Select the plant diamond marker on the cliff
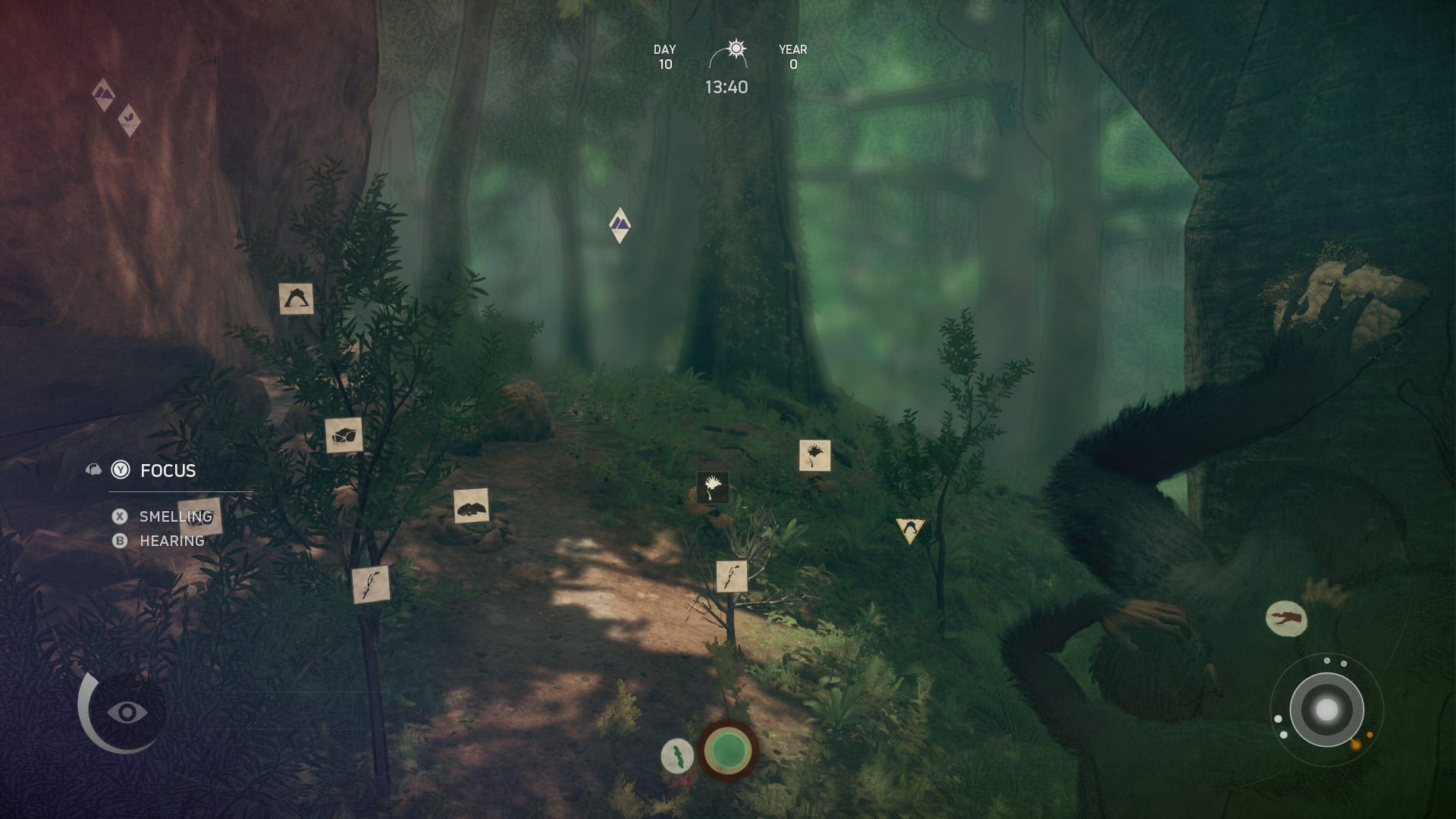The height and width of the screenshot is (819, 1456). click(130, 121)
